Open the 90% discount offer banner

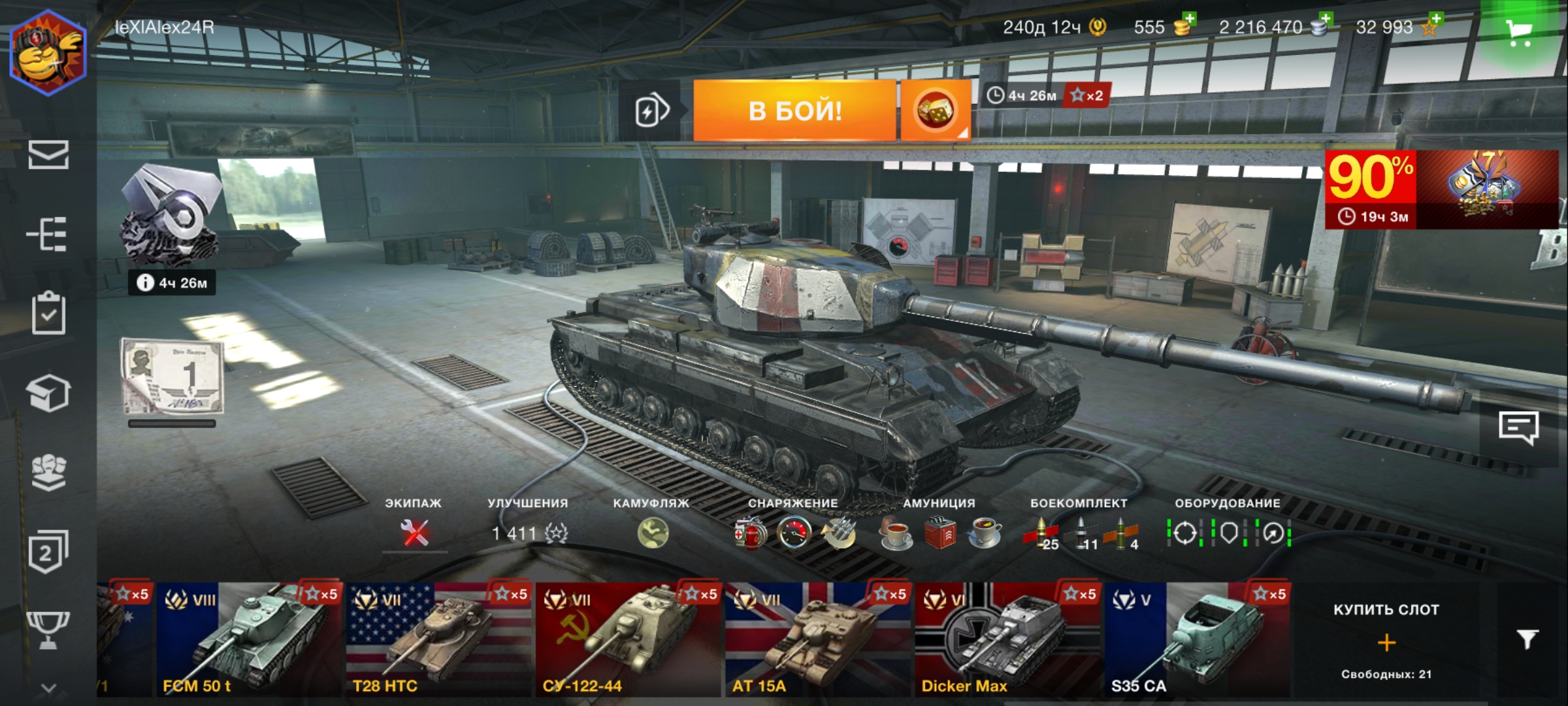click(x=1441, y=190)
